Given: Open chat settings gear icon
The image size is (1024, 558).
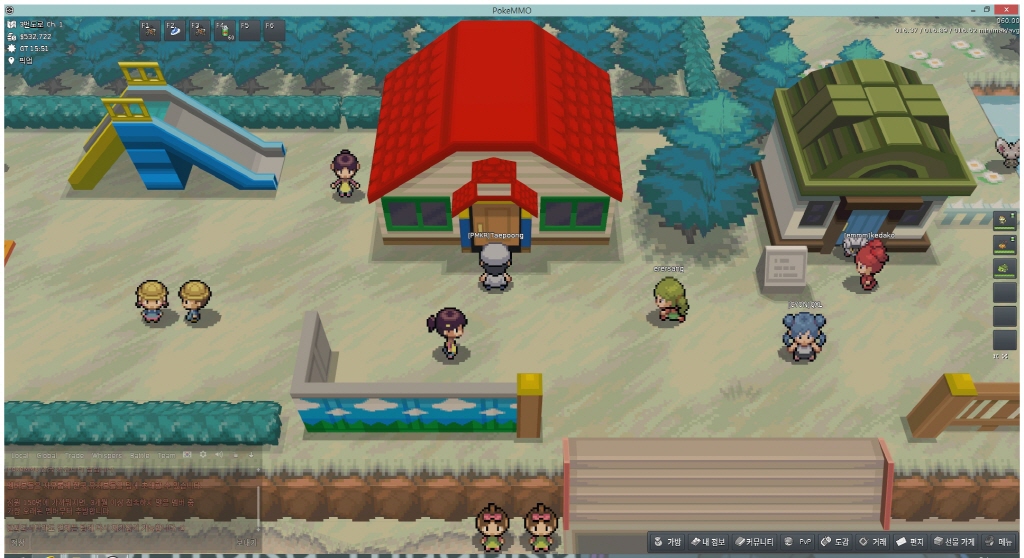Looking at the screenshot, I should (203, 455).
